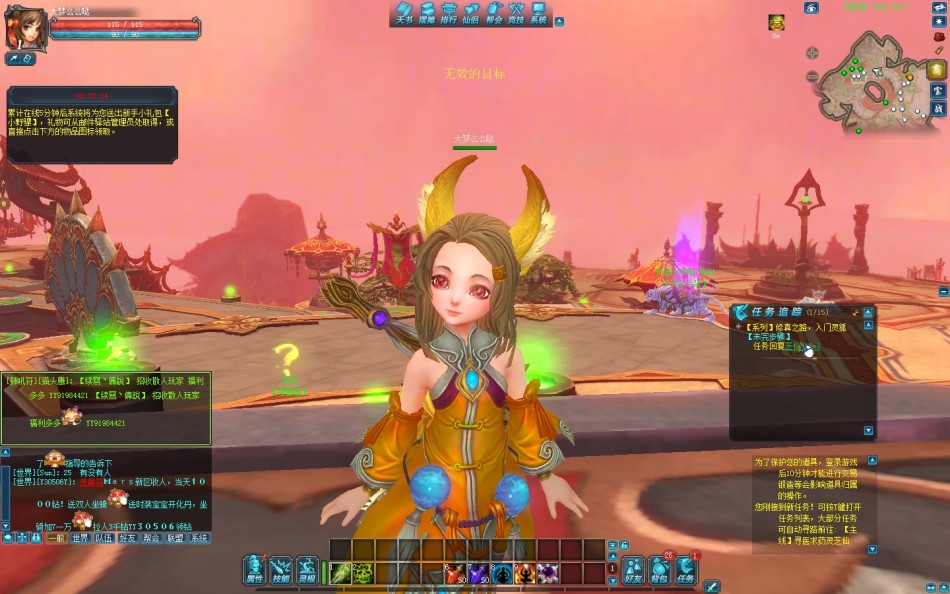The image size is (950, 594).
Task: Switch chat to the 世界 world tab
Action: 80,538
